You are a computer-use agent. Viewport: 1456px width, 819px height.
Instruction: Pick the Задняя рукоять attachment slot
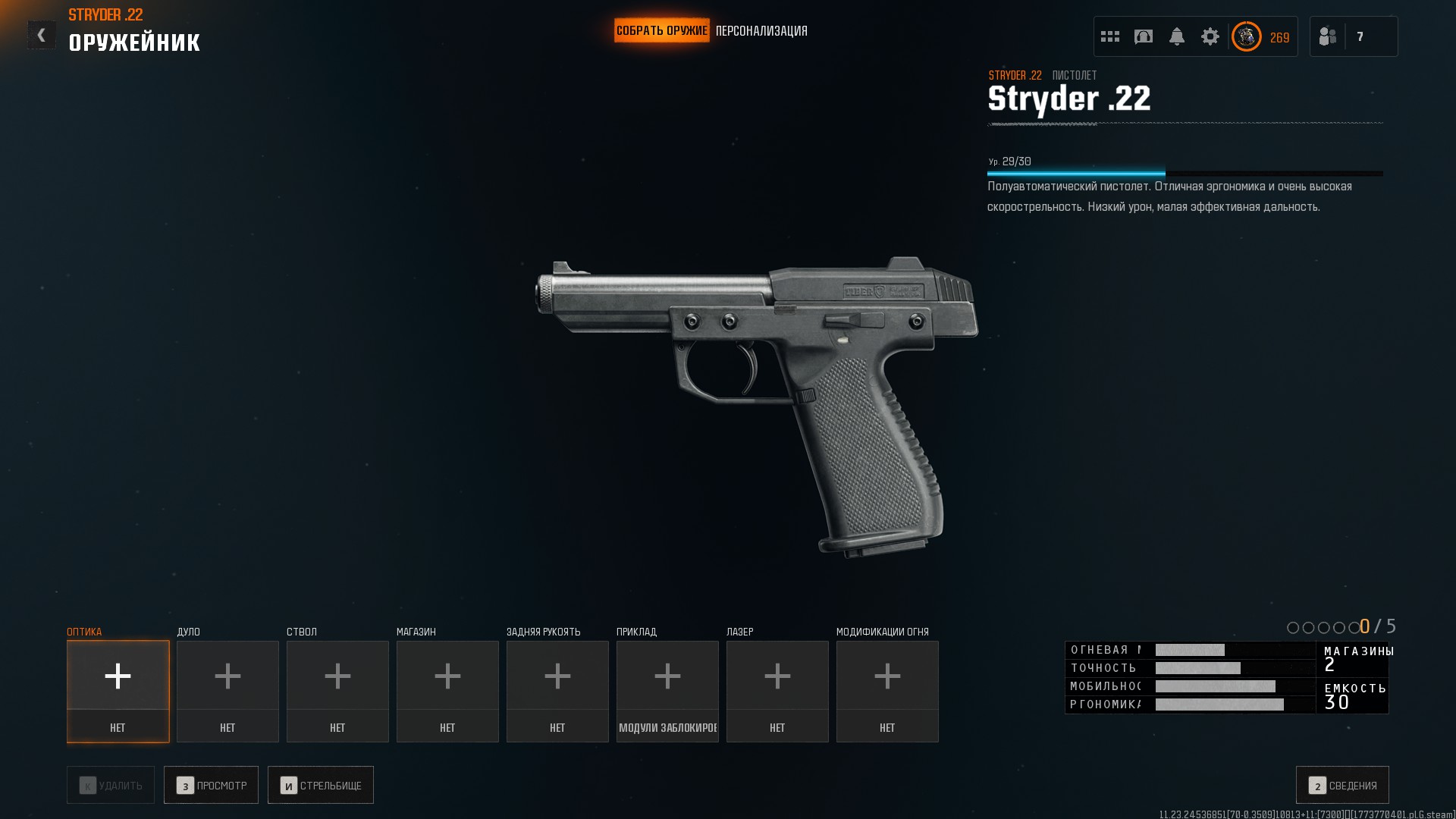tap(557, 691)
